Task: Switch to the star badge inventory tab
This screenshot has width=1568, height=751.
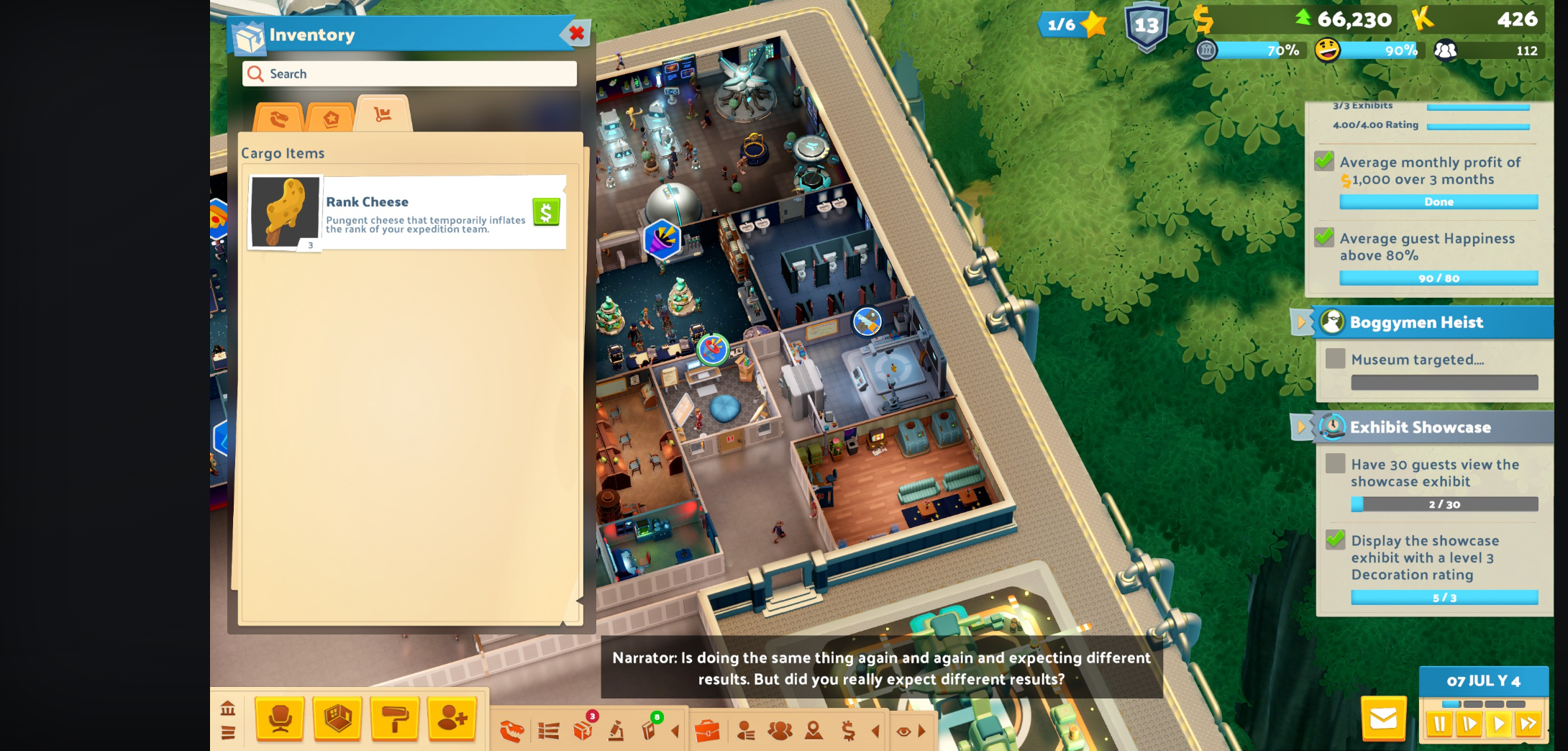Action: [x=331, y=118]
